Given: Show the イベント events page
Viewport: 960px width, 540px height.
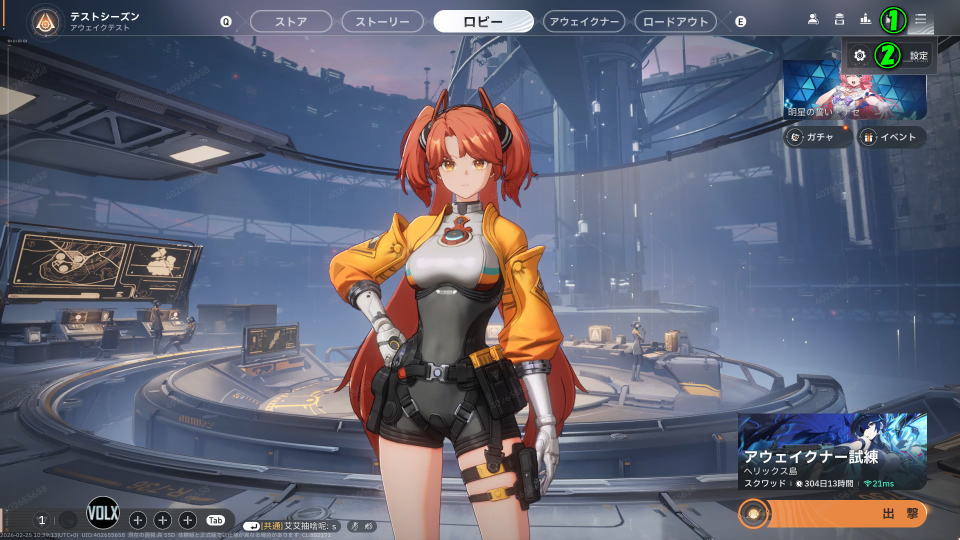Looking at the screenshot, I should 892,137.
